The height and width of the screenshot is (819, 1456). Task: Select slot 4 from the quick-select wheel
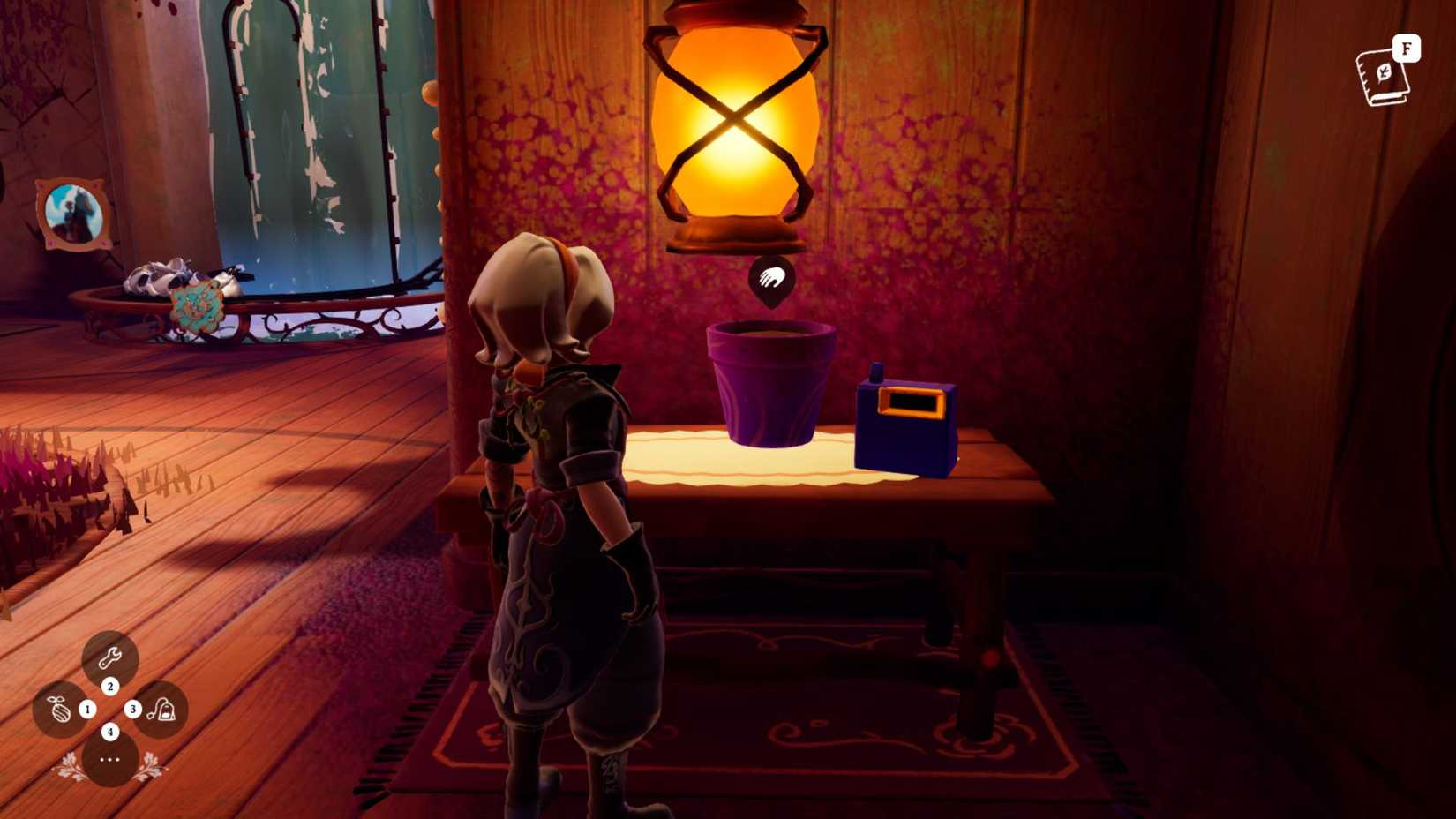coord(109,730)
